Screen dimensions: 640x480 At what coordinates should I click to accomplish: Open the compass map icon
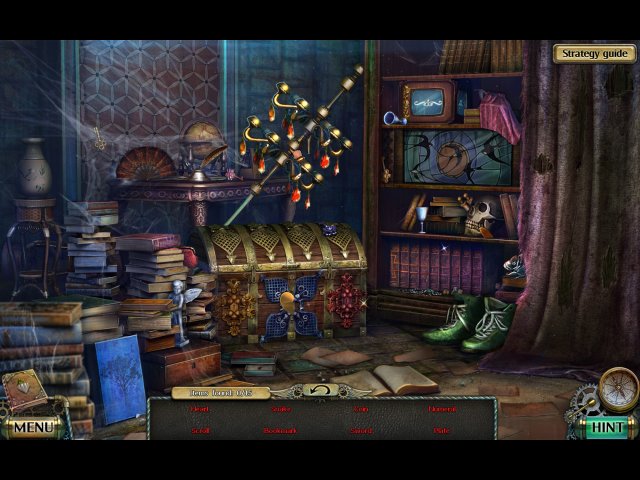(x=617, y=387)
